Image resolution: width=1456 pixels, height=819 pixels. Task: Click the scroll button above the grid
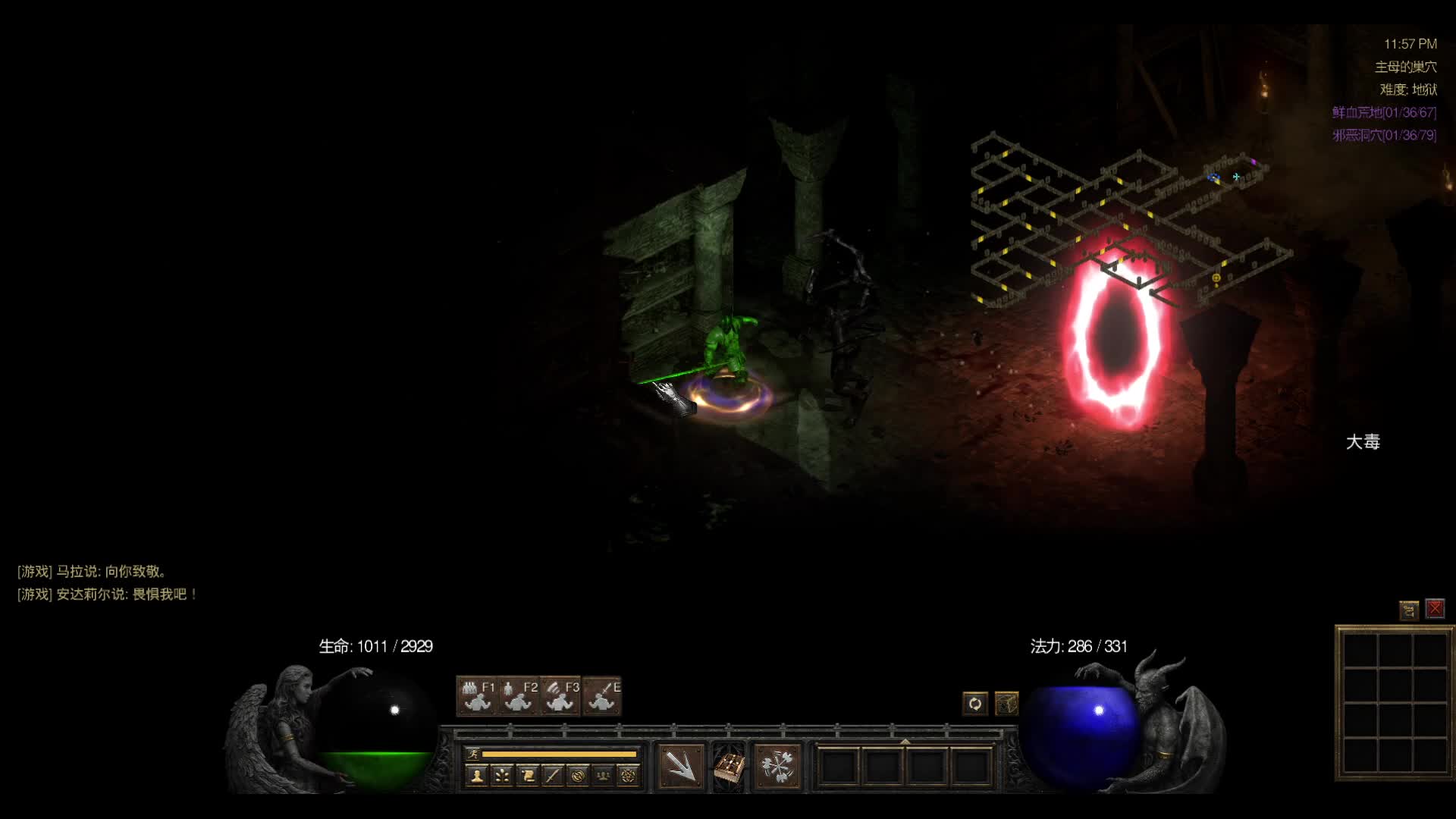click(x=1409, y=609)
